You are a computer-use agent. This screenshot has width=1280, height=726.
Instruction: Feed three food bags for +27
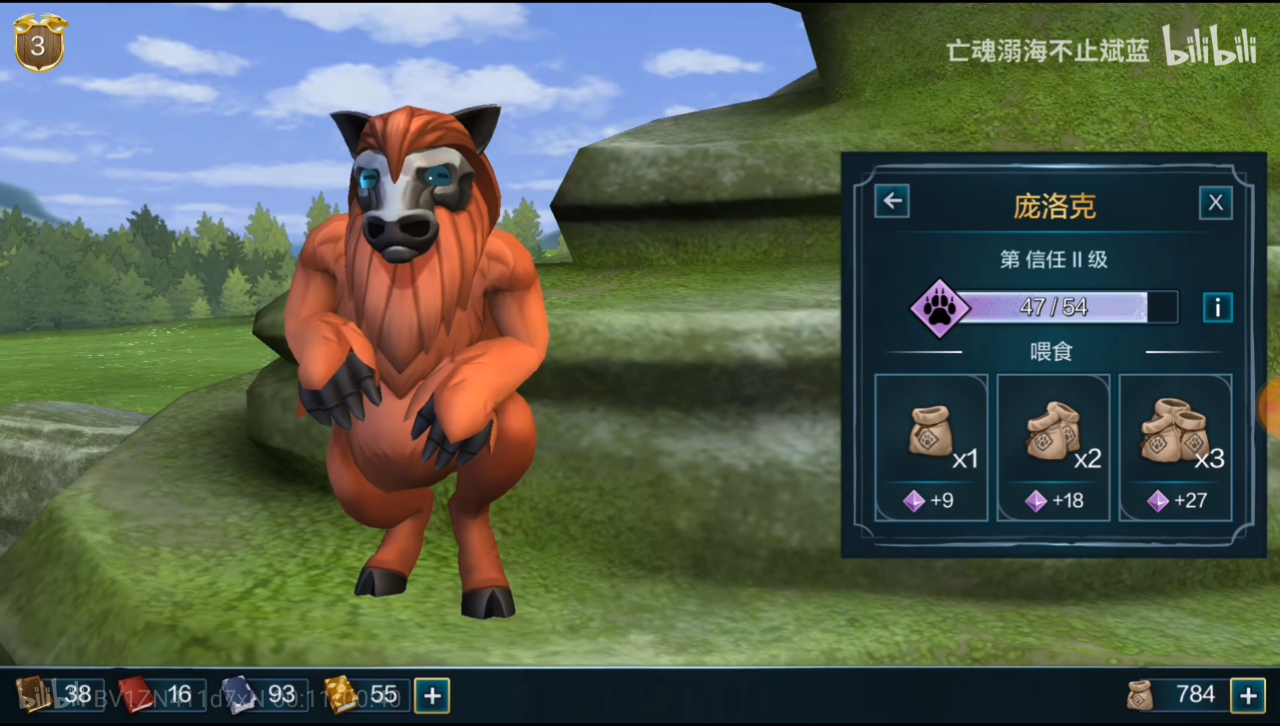tap(1175, 447)
